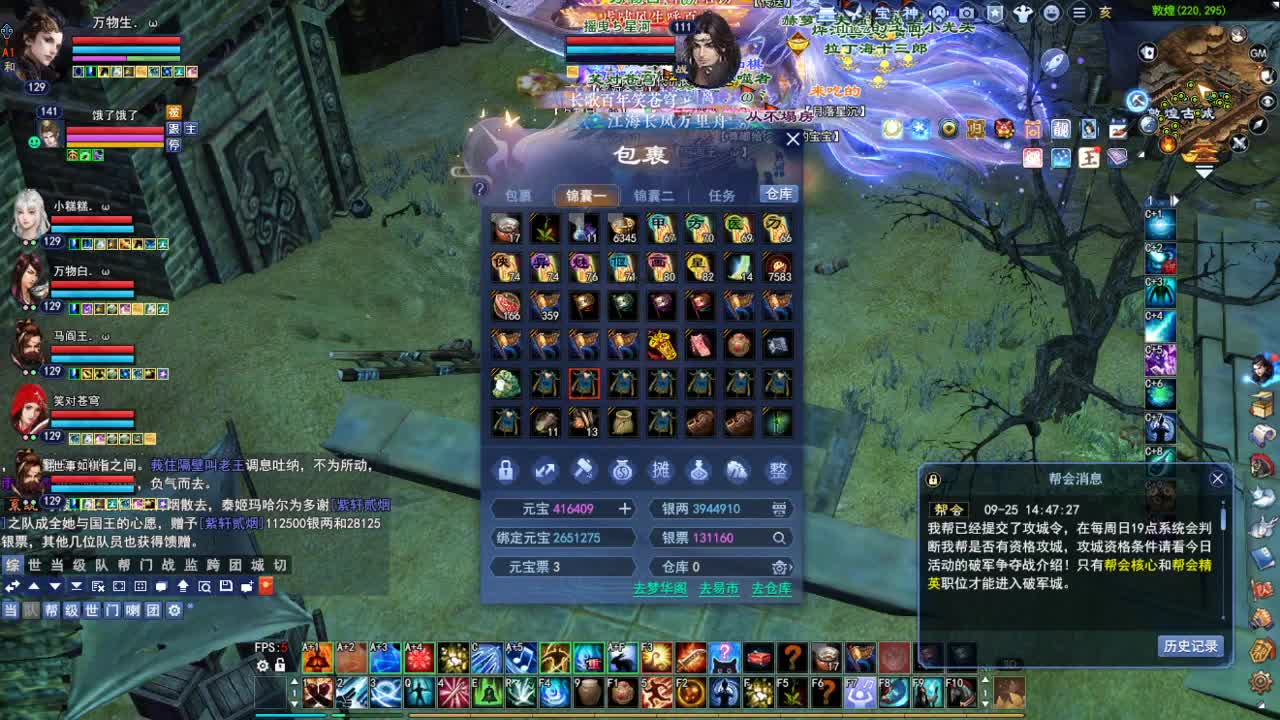Click the black cat icon on the skill bar
The width and height of the screenshot is (1280, 720).
click(x=725, y=658)
